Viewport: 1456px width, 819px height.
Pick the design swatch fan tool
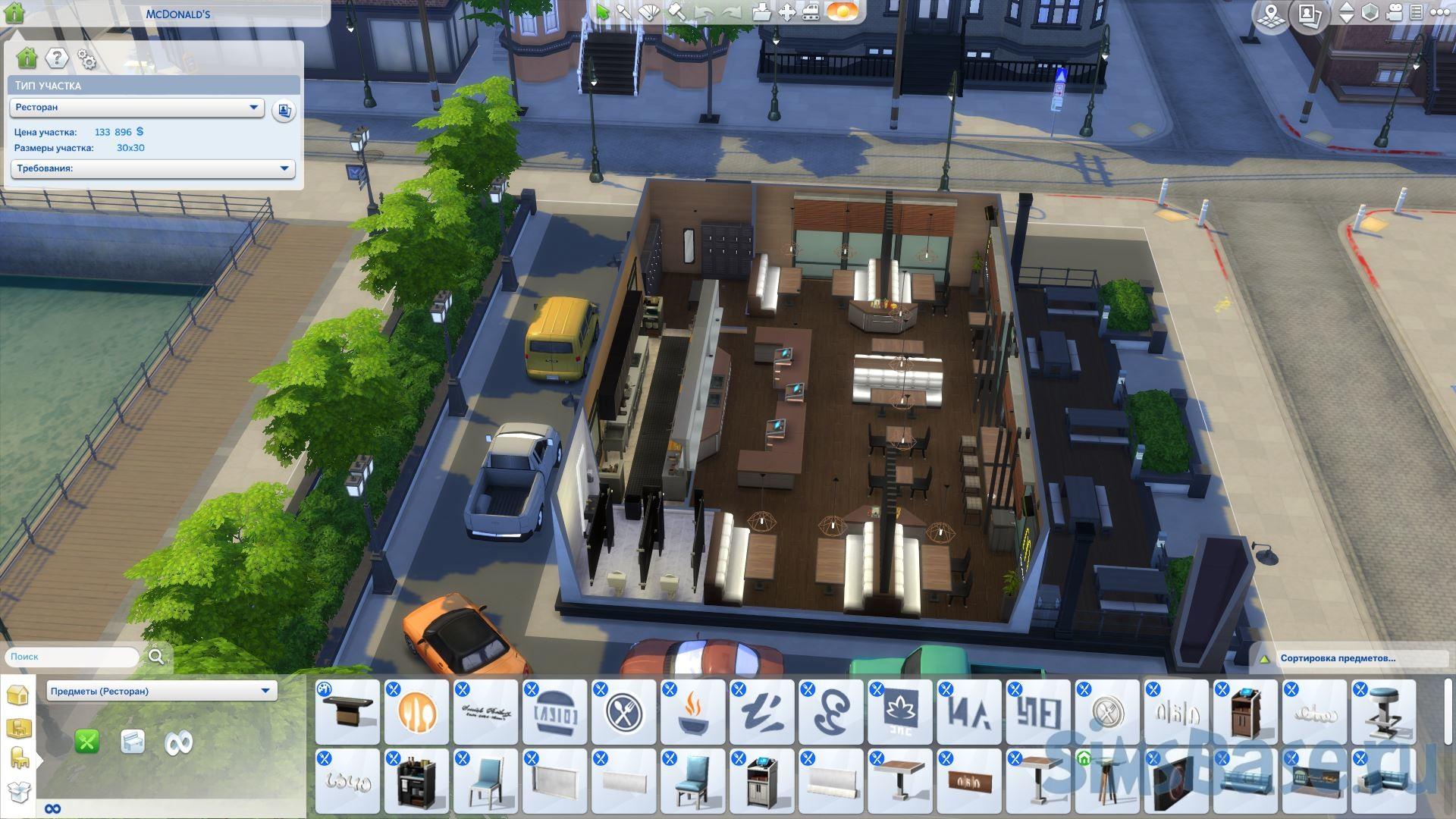(x=650, y=12)
